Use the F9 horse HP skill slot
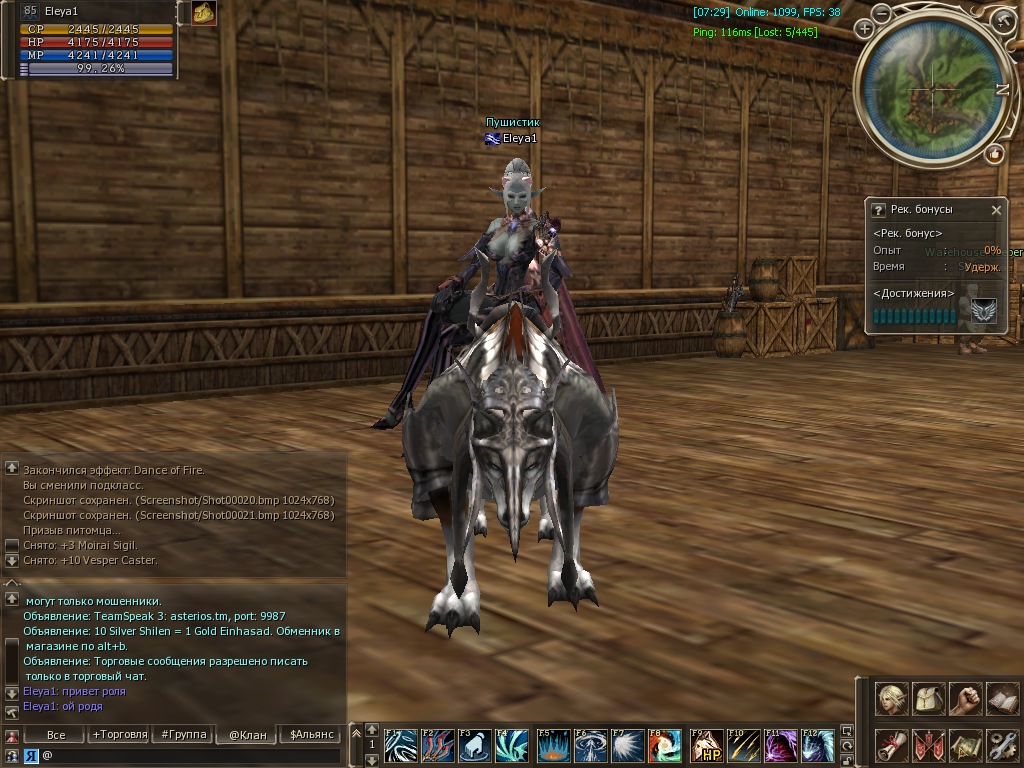 pos(707,747)
